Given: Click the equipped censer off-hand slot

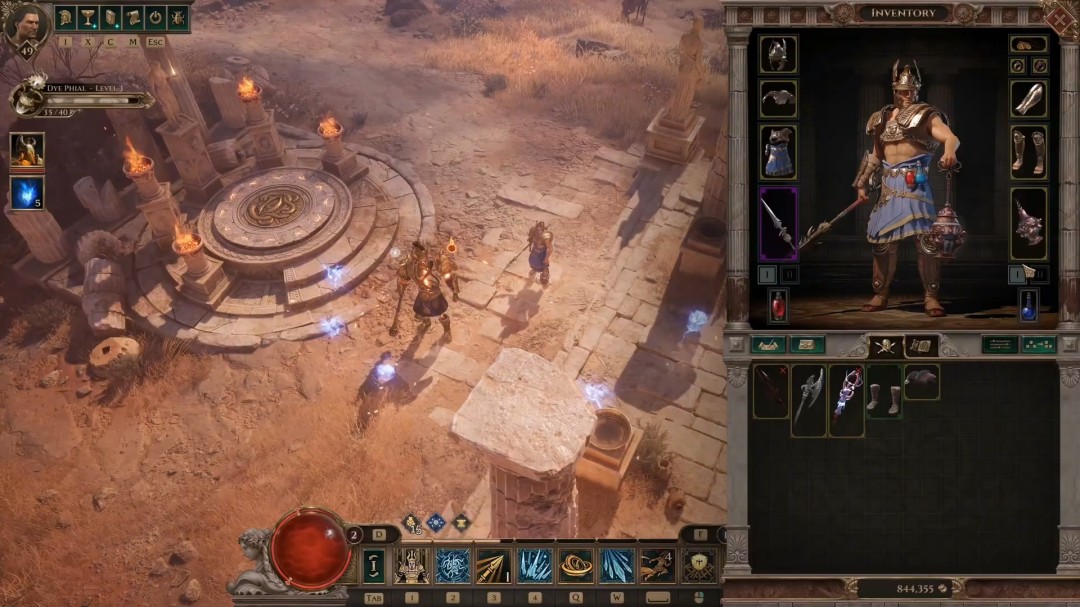Looking at the screenshot, I should pyautogui.click(x=1028, y=223).
